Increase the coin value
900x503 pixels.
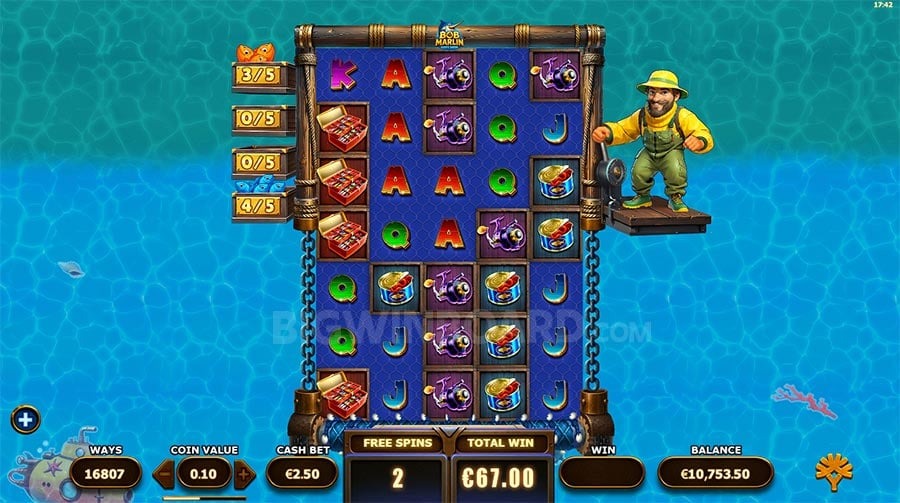click(x=243, y=473)
